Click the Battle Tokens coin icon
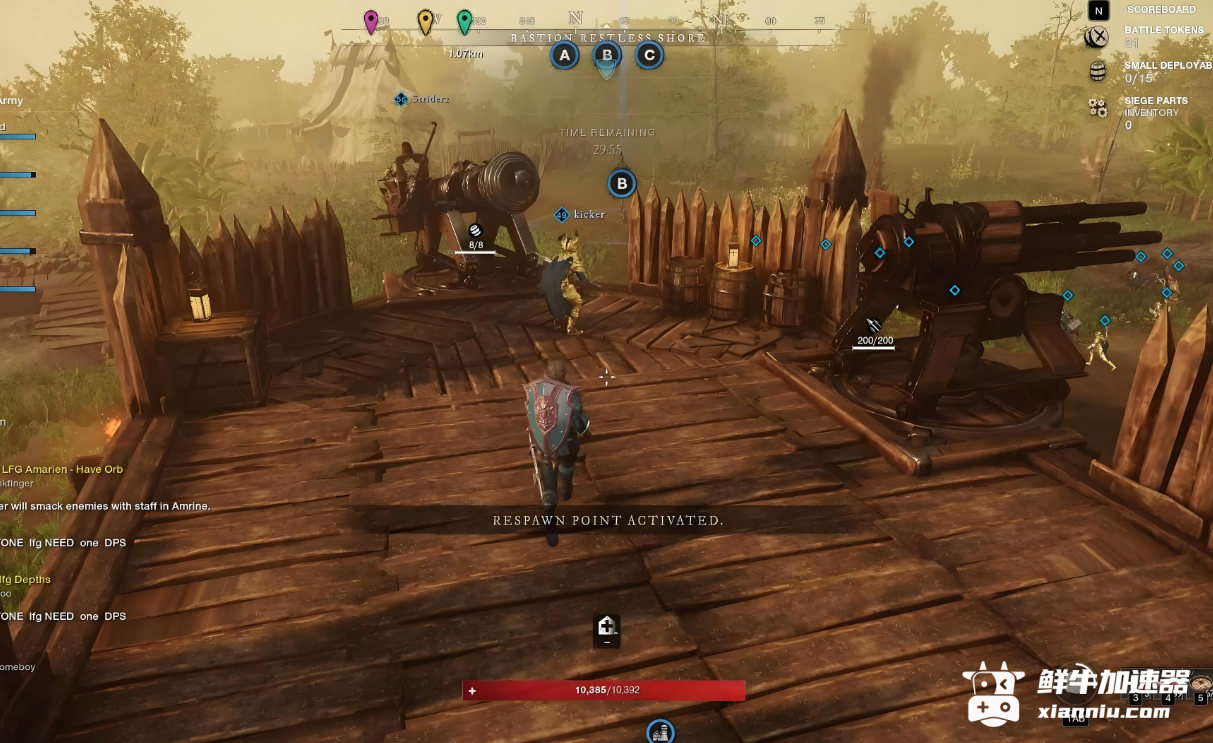The image size is (1213, 743). [1097, 38]
